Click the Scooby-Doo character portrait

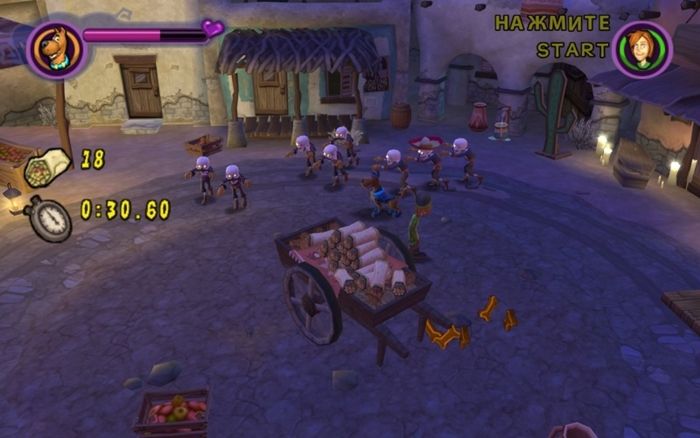54,48
